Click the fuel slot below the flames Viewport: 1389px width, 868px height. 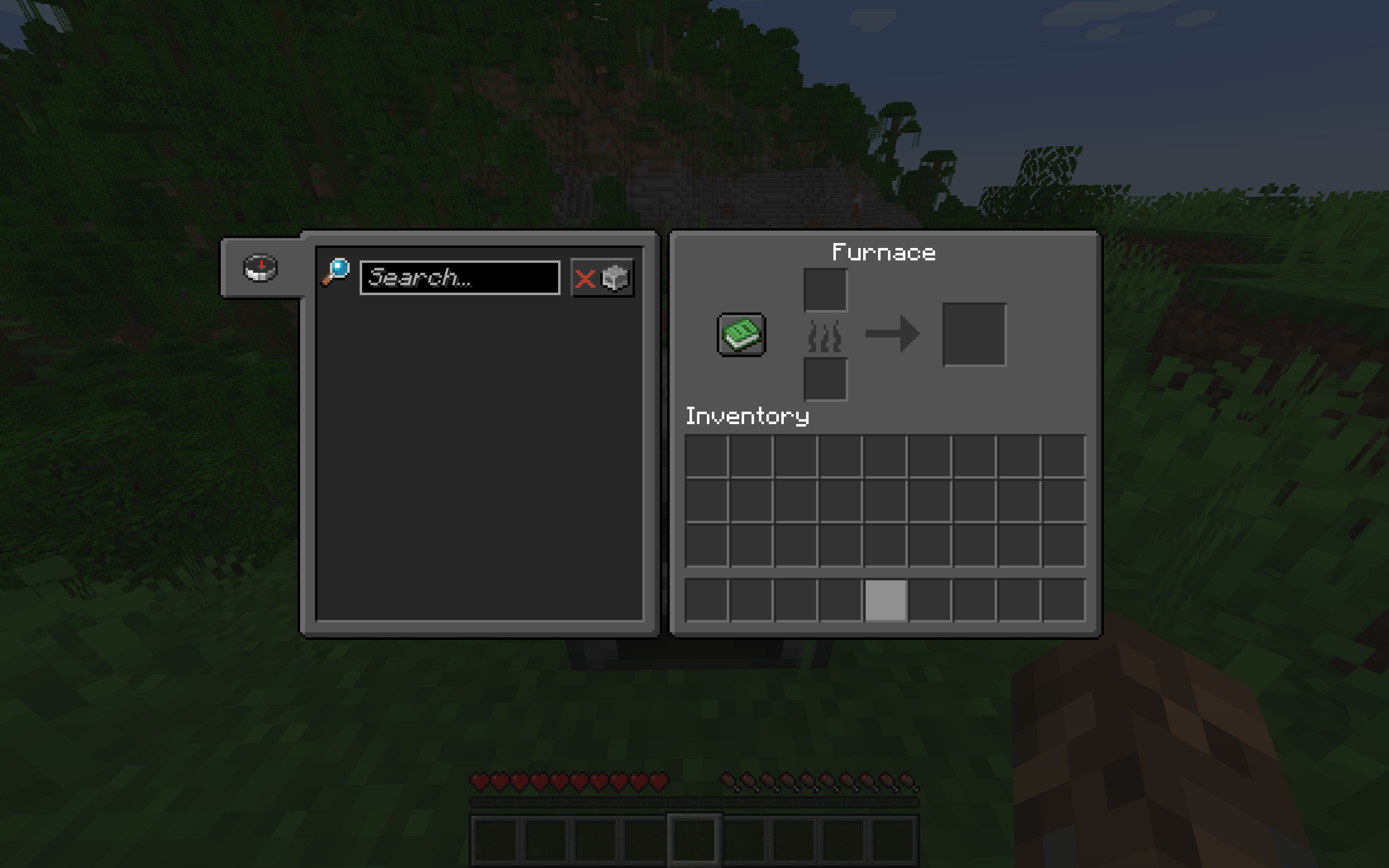click(826, 379)
